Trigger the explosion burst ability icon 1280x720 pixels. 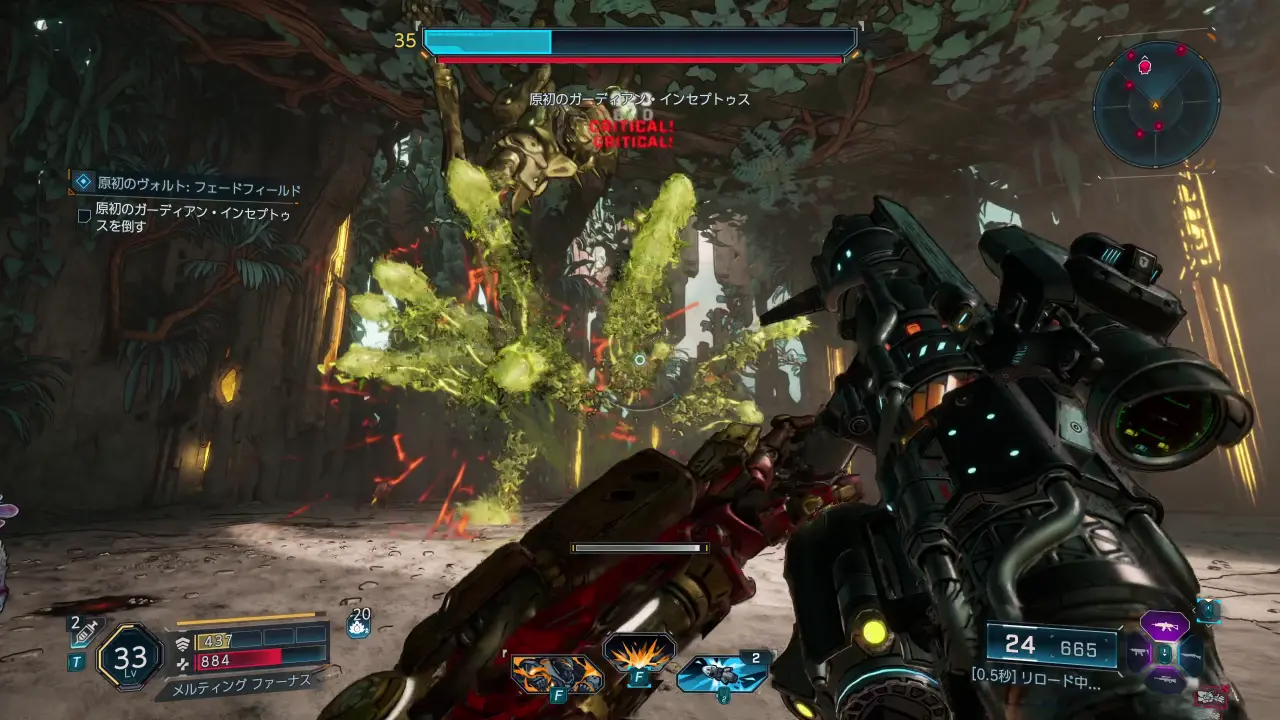coord(638,653)
